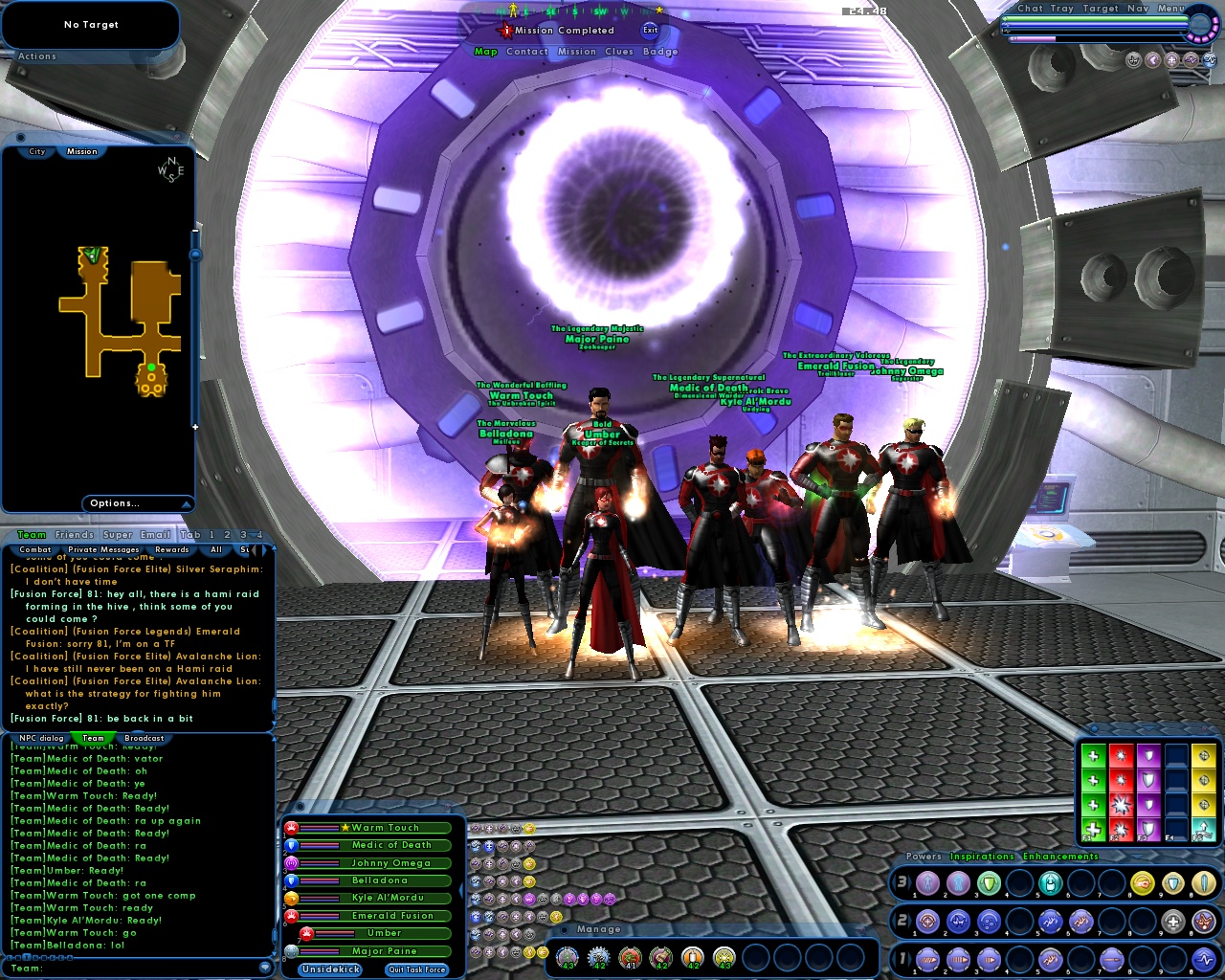Select a green plus enhancement in the enhancement tray

(1093, 756)
